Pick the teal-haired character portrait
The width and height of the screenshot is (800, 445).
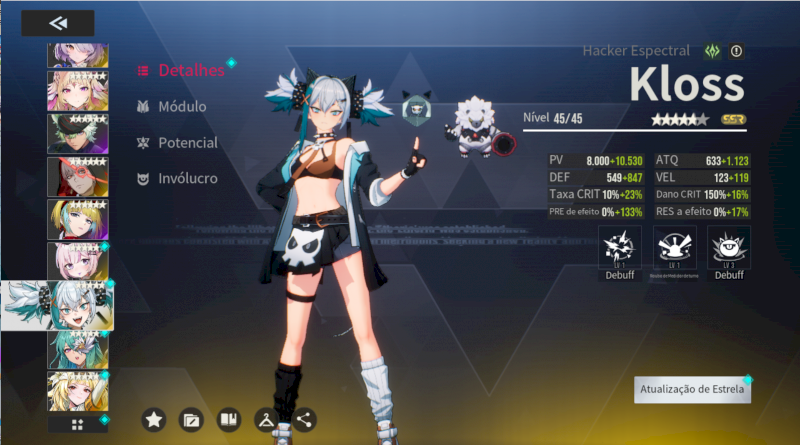click(78, 348)
